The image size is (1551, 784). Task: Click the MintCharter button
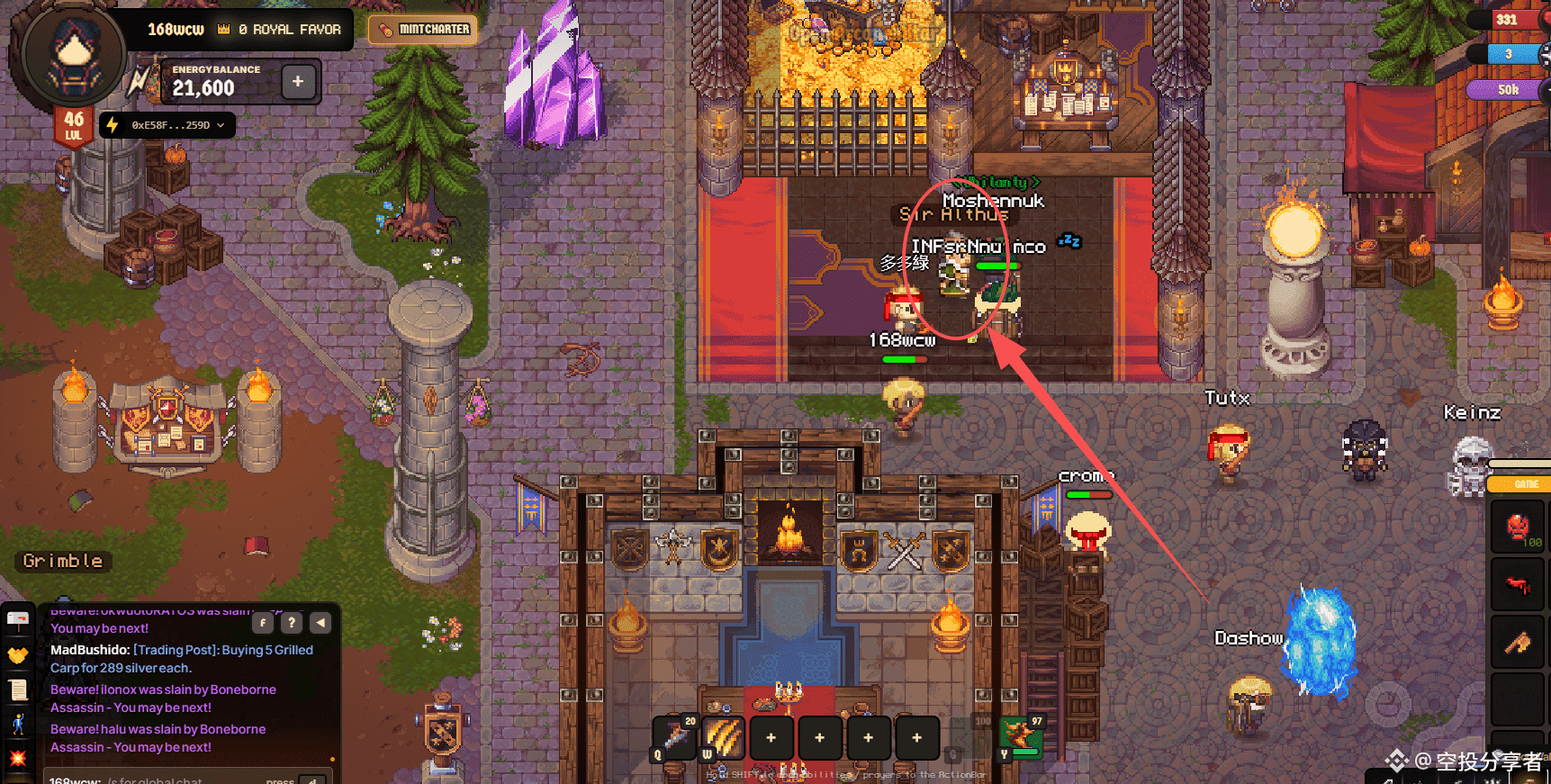pyautogui.click(x=423, y=30)
